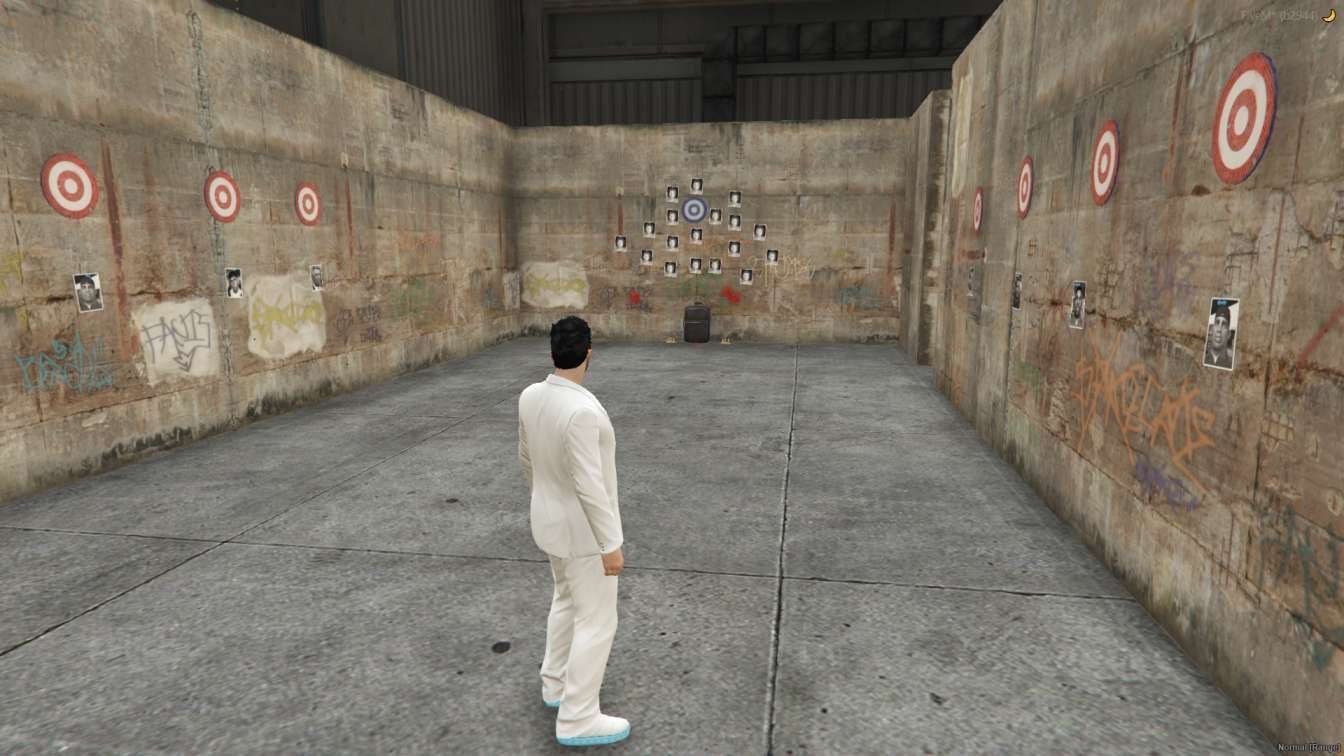
Task: Click the crescent moon icon
Action: [1329, 16]
